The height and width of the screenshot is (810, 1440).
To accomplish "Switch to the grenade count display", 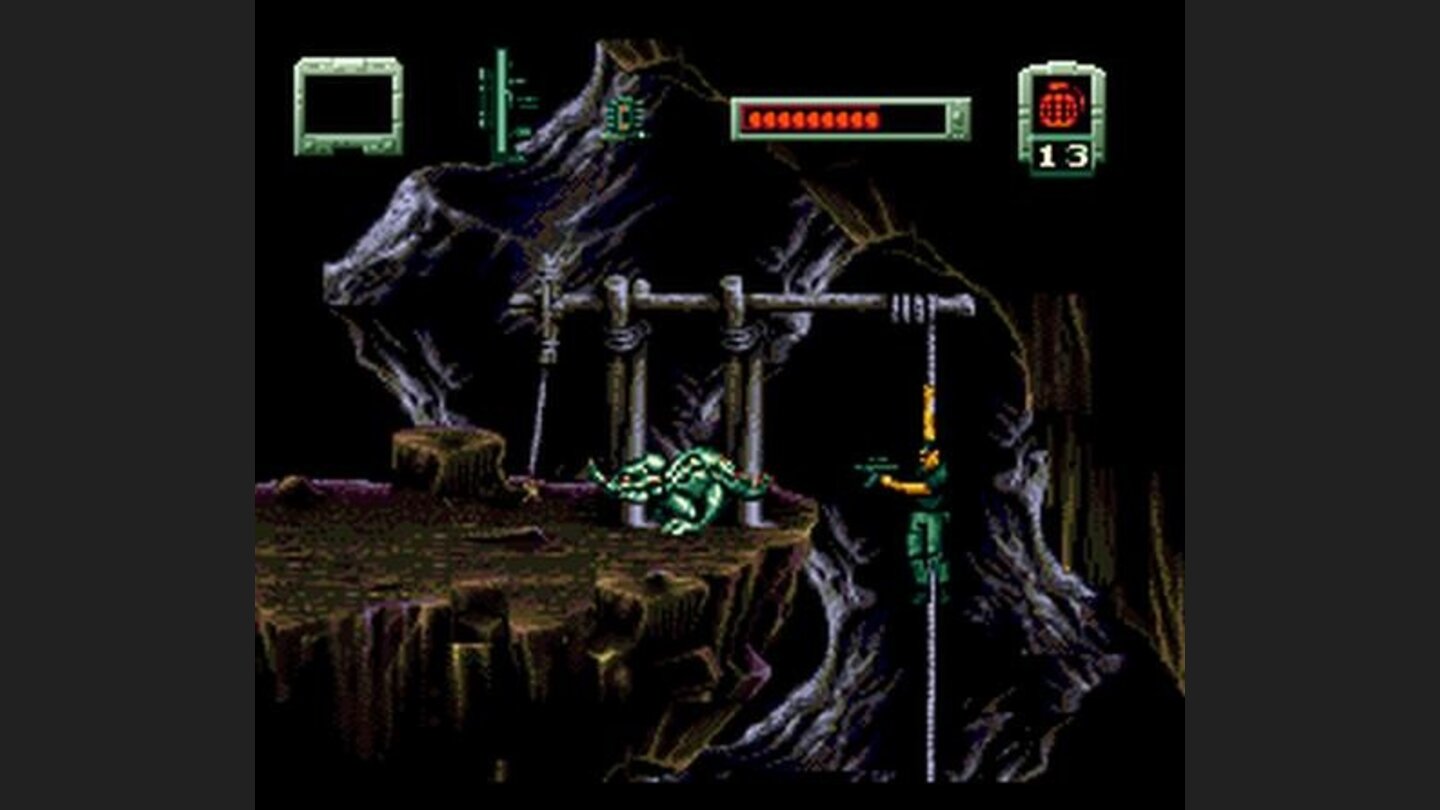I will click(1062, 153).
